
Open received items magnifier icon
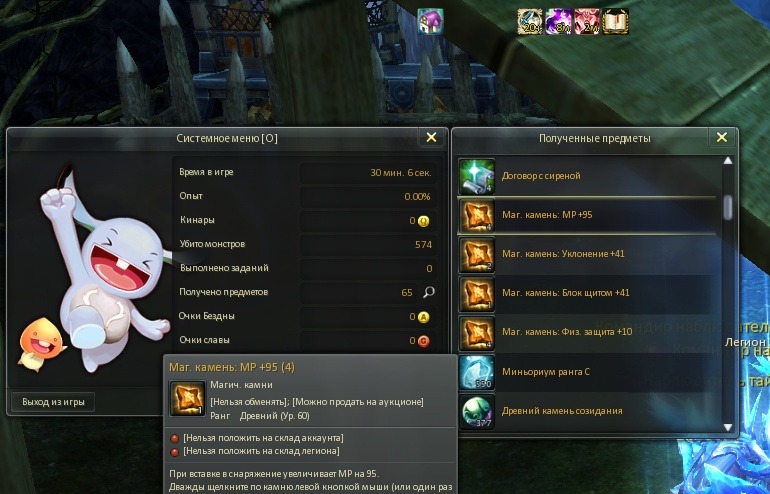click(429, 292)
